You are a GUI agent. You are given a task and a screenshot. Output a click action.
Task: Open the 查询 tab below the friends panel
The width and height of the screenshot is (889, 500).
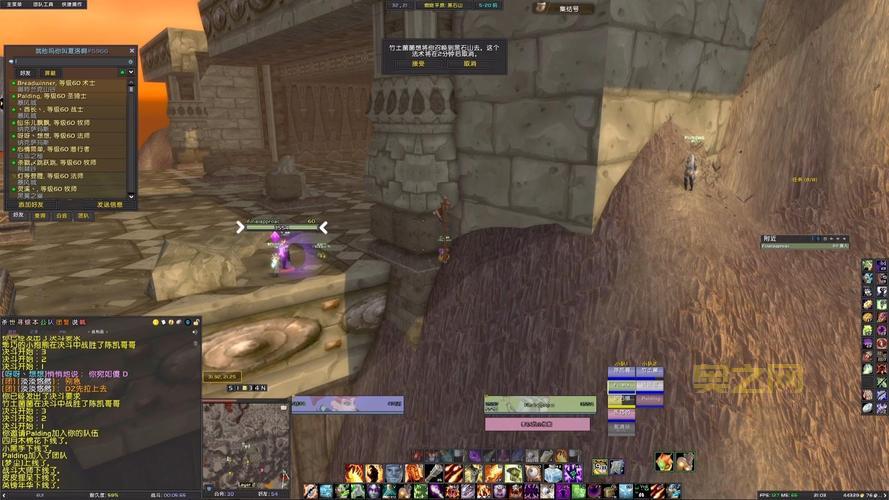coord(40,215)
